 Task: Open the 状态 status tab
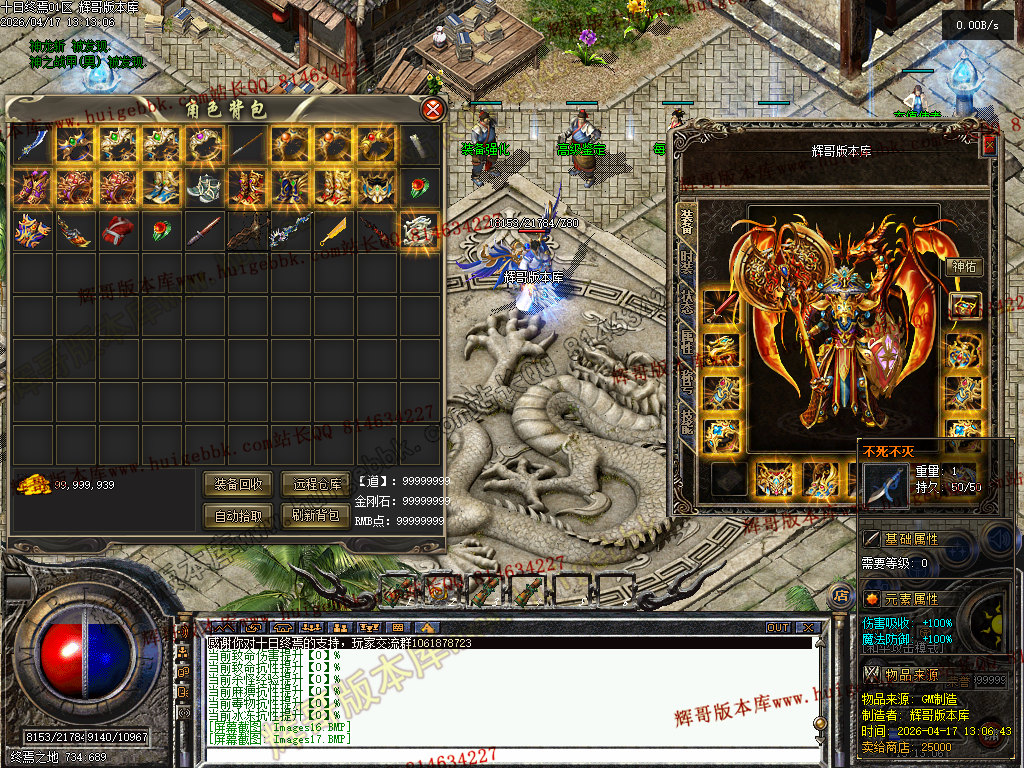pos(687,304)
